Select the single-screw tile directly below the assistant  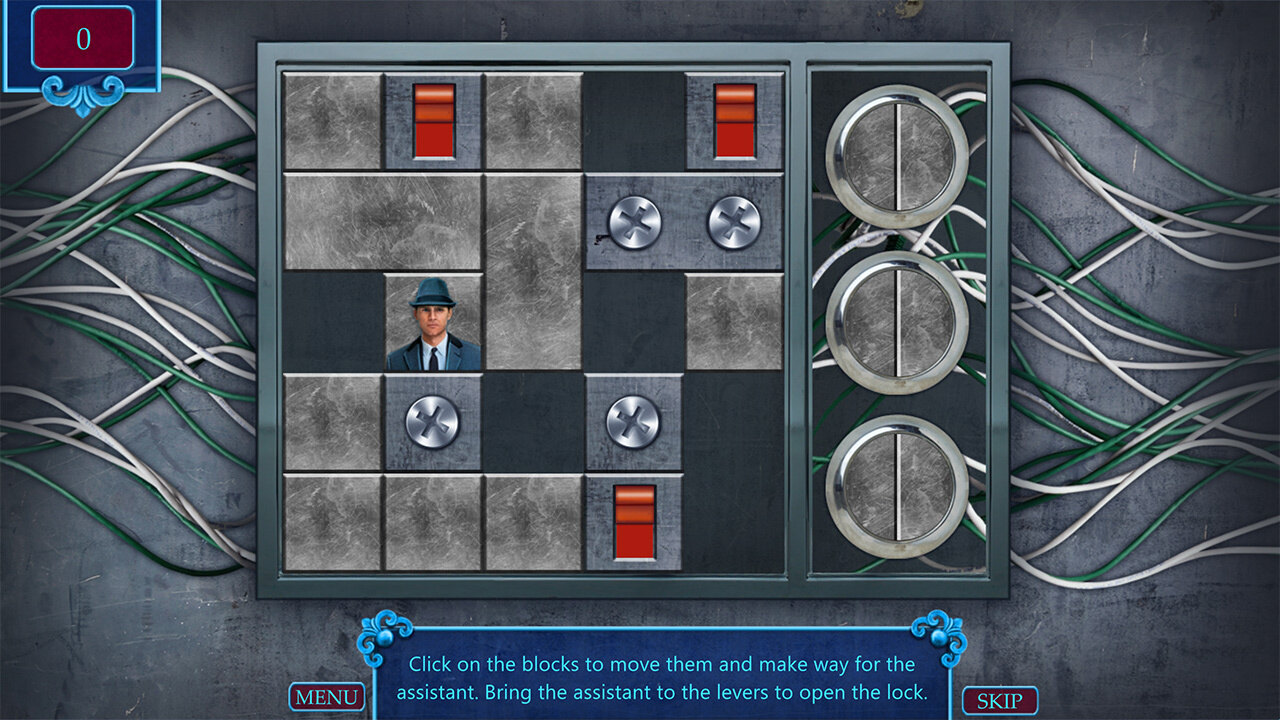click(433, 422)
